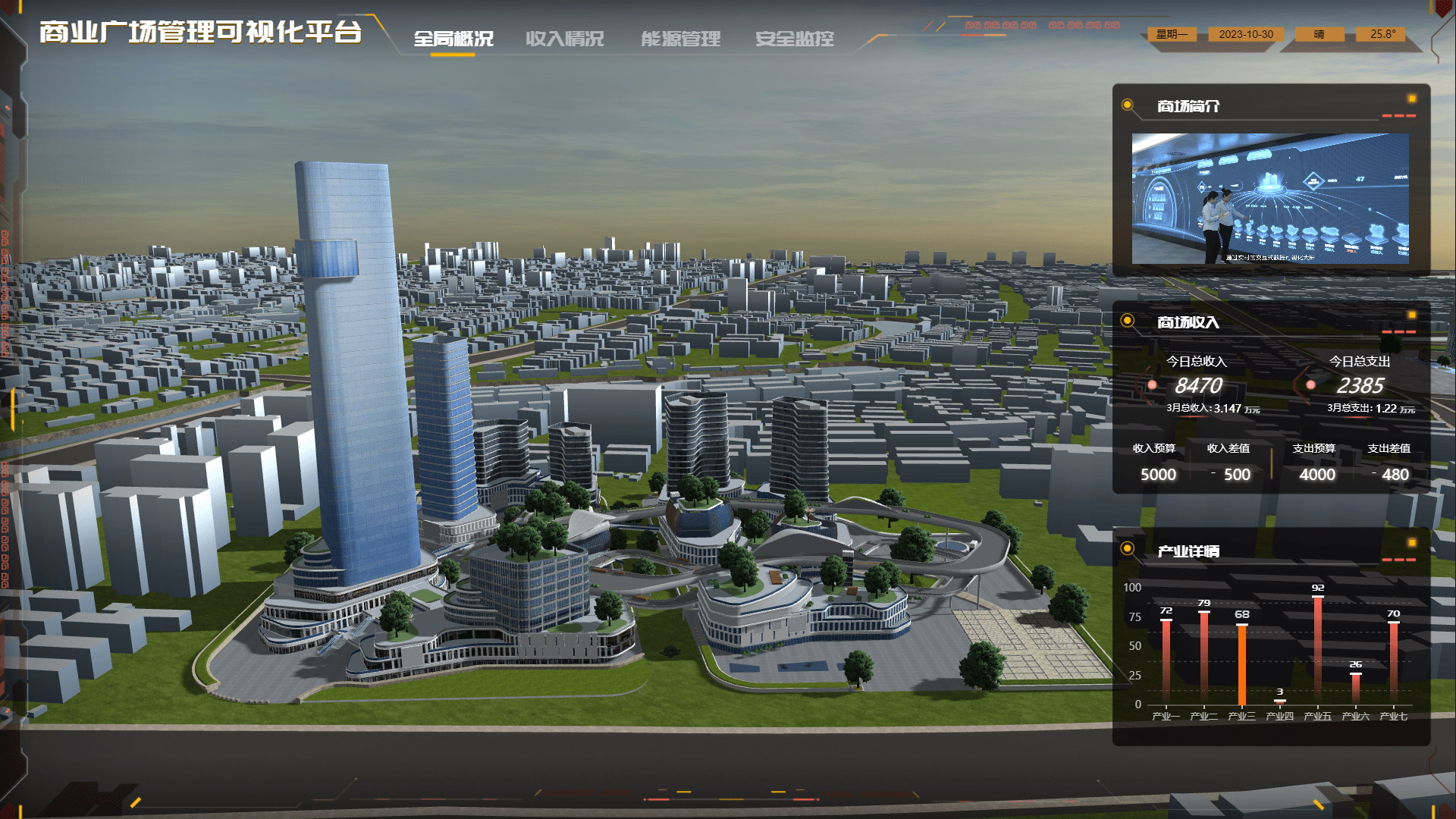Click the 产业五 bar in the chart
Screen dimensions: 1456x819
point(1318,650)
